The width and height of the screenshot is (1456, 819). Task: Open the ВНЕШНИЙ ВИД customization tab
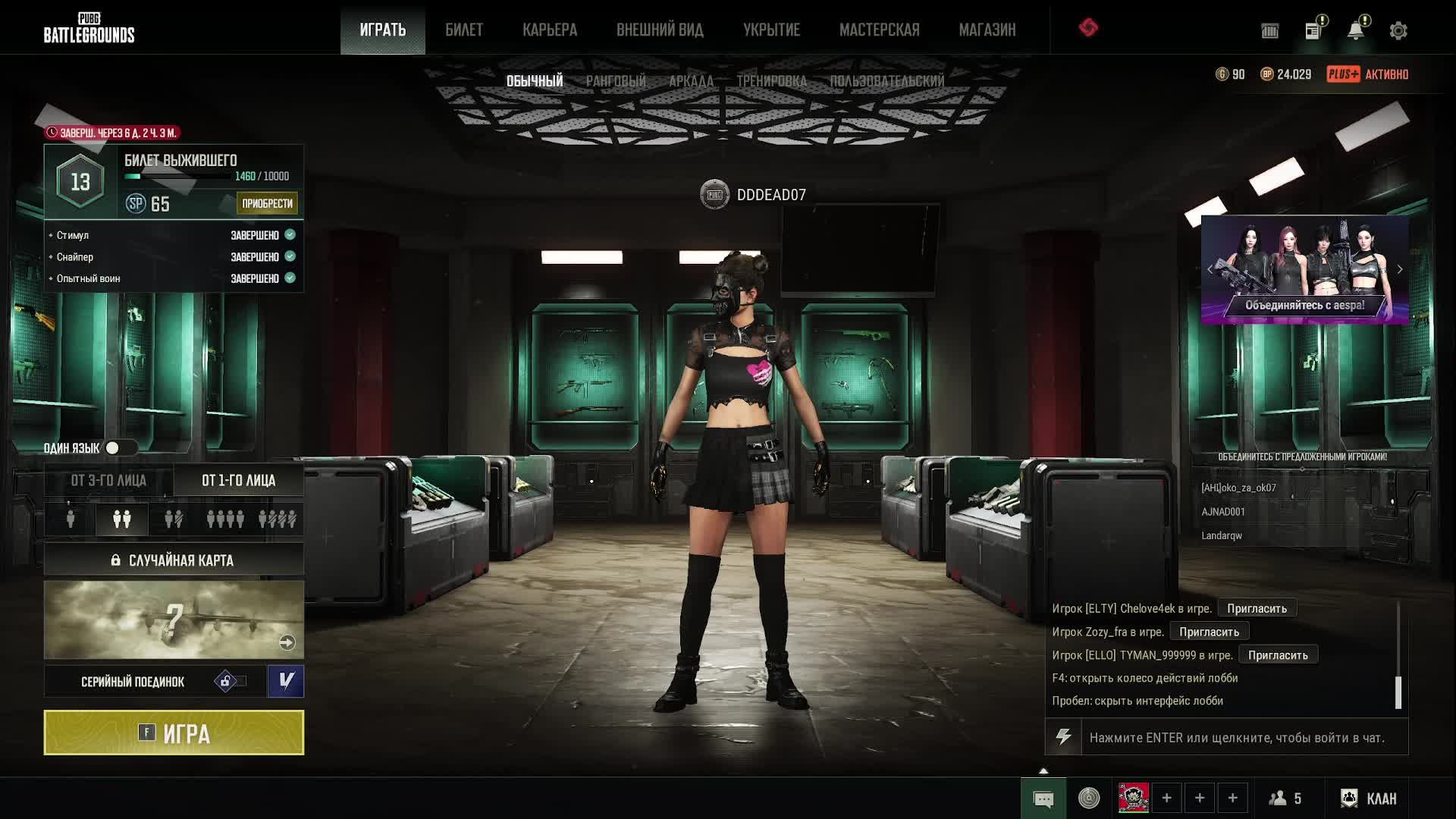coord(660,30)
